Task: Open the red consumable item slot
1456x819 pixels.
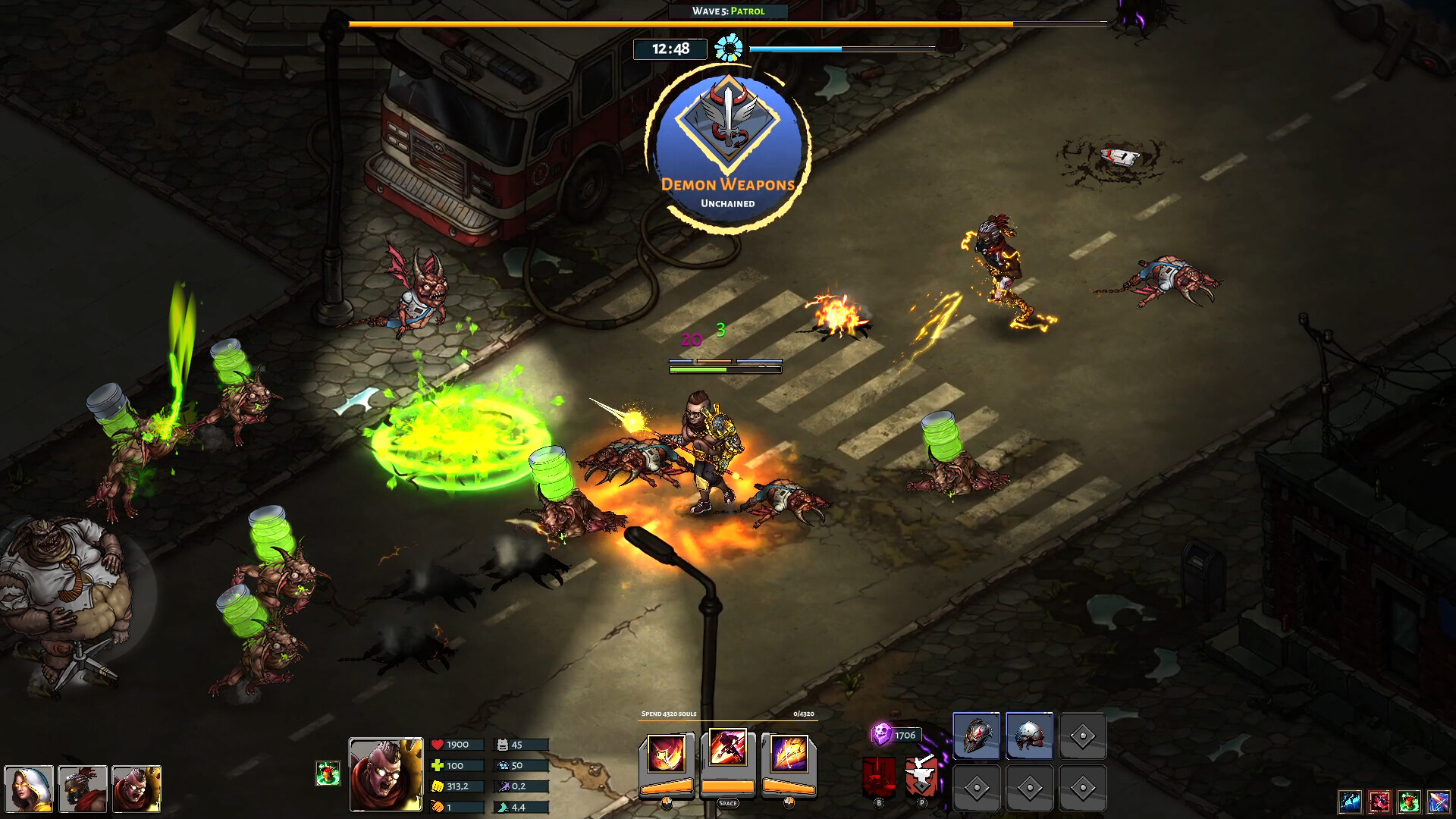Action: pos(1379,802)
